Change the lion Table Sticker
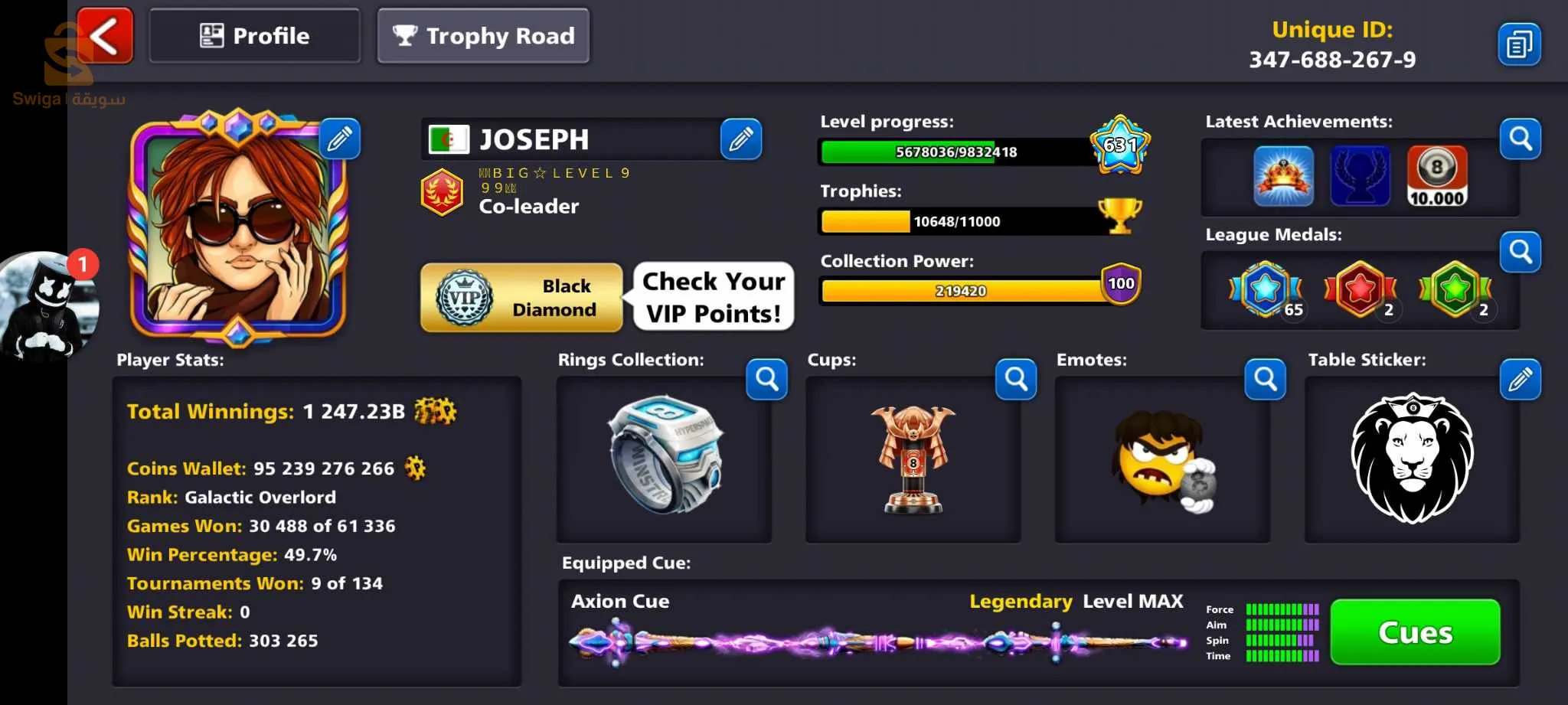1568x705 pixels. click(x=1520, y=379)
